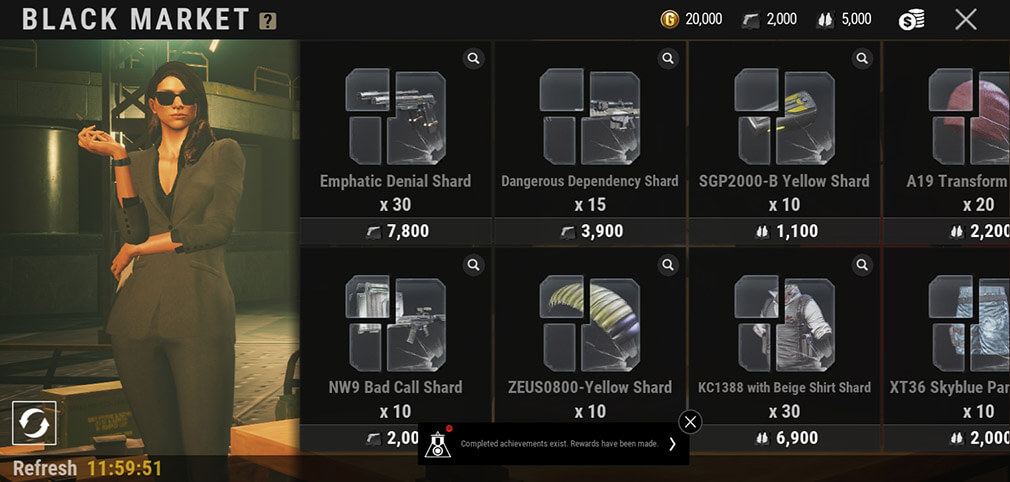The height and width of the screenshot is (482, 1010).
Task: Buy KC1388 Beige Shirt Shard for 6,900
Action: pyautogui.click(x=784, y=438)
